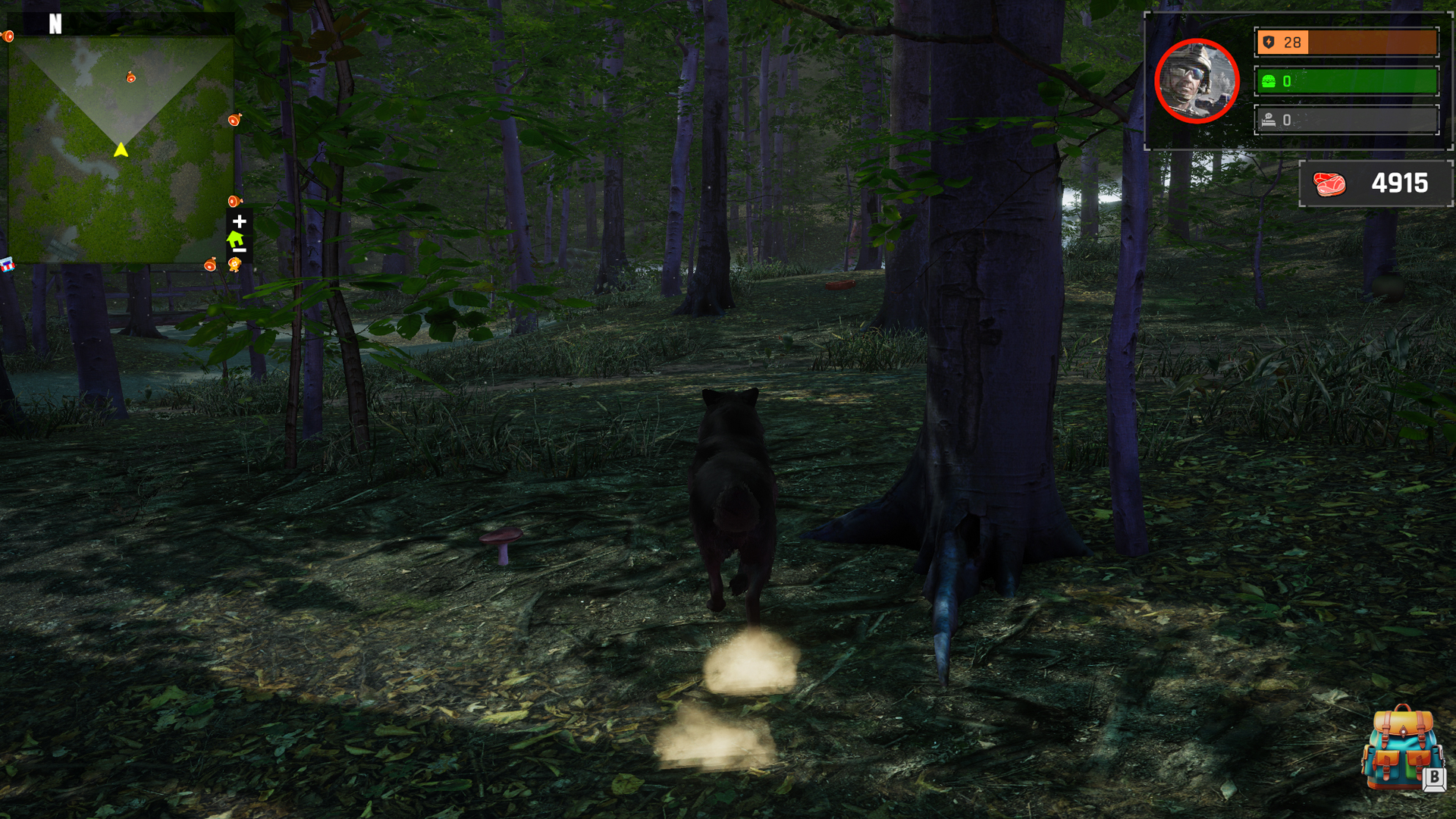Click the bed icon on the grey sleep bar
This screenshot has height=819, width=1456.
tap(1267, 118)
